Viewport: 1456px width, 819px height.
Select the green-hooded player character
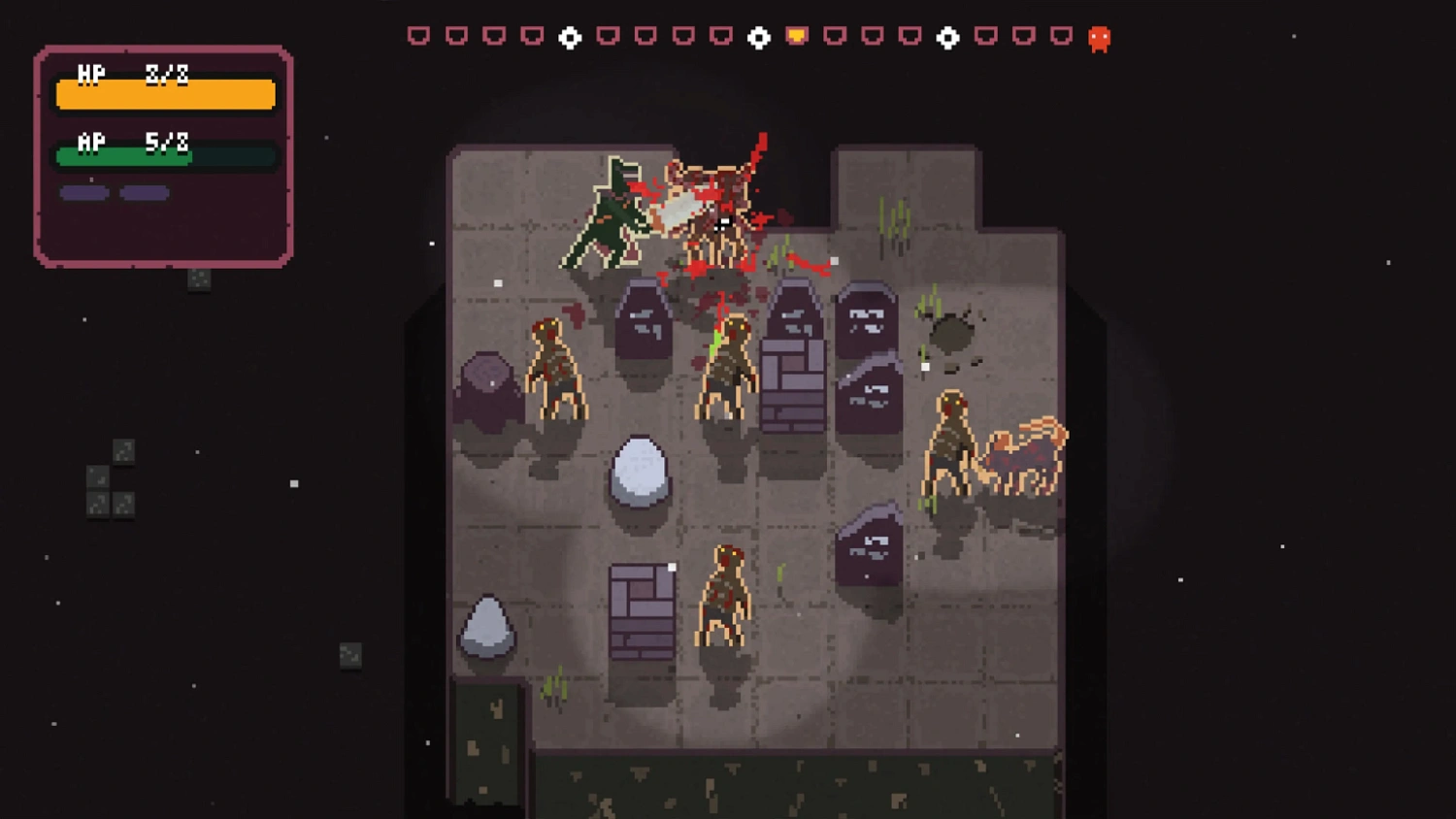(x=607, y=213)
